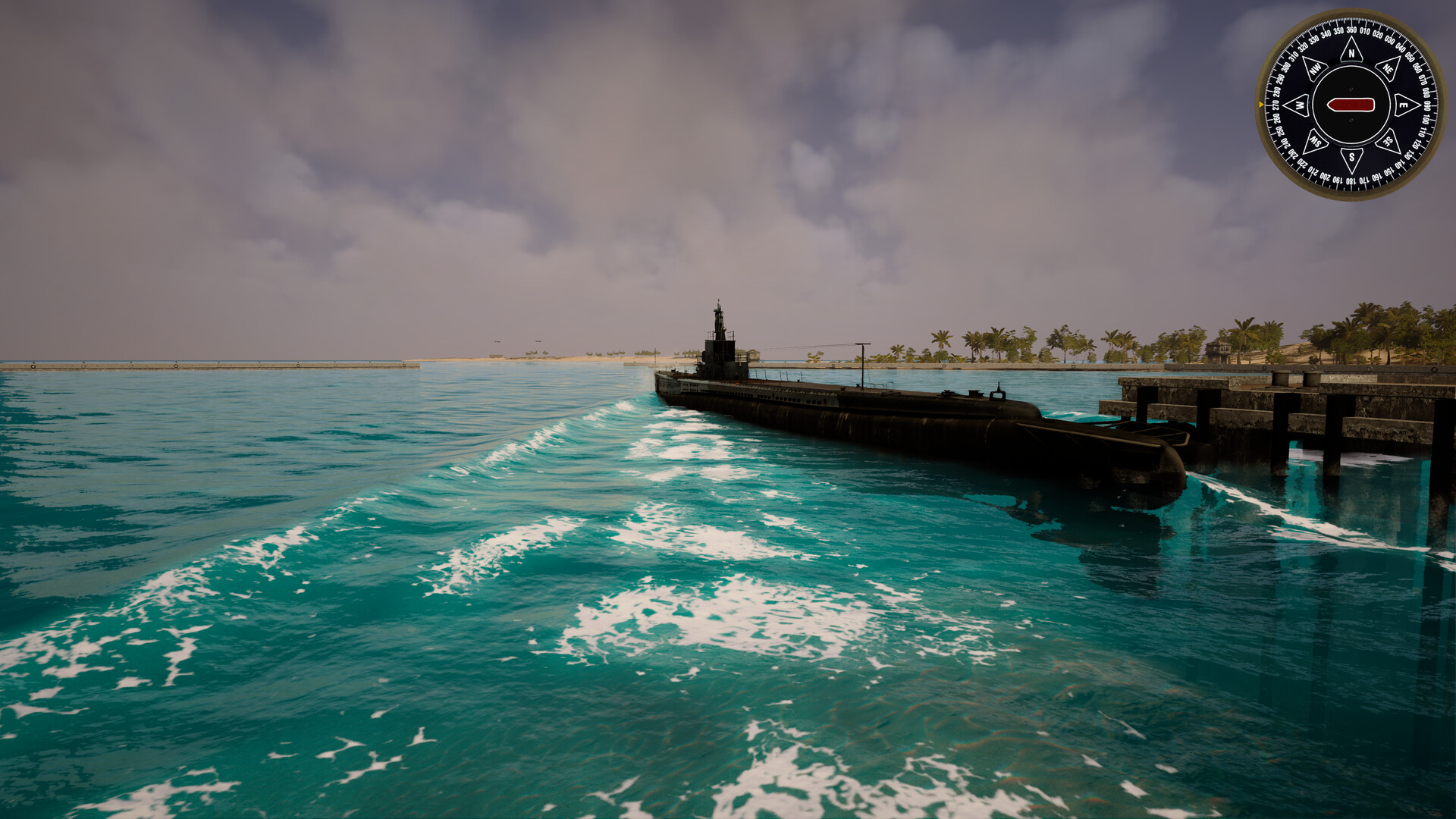Select the submarine's conning tower
1456x819 pixels.
pyautogui.click(x=719, y=355)
